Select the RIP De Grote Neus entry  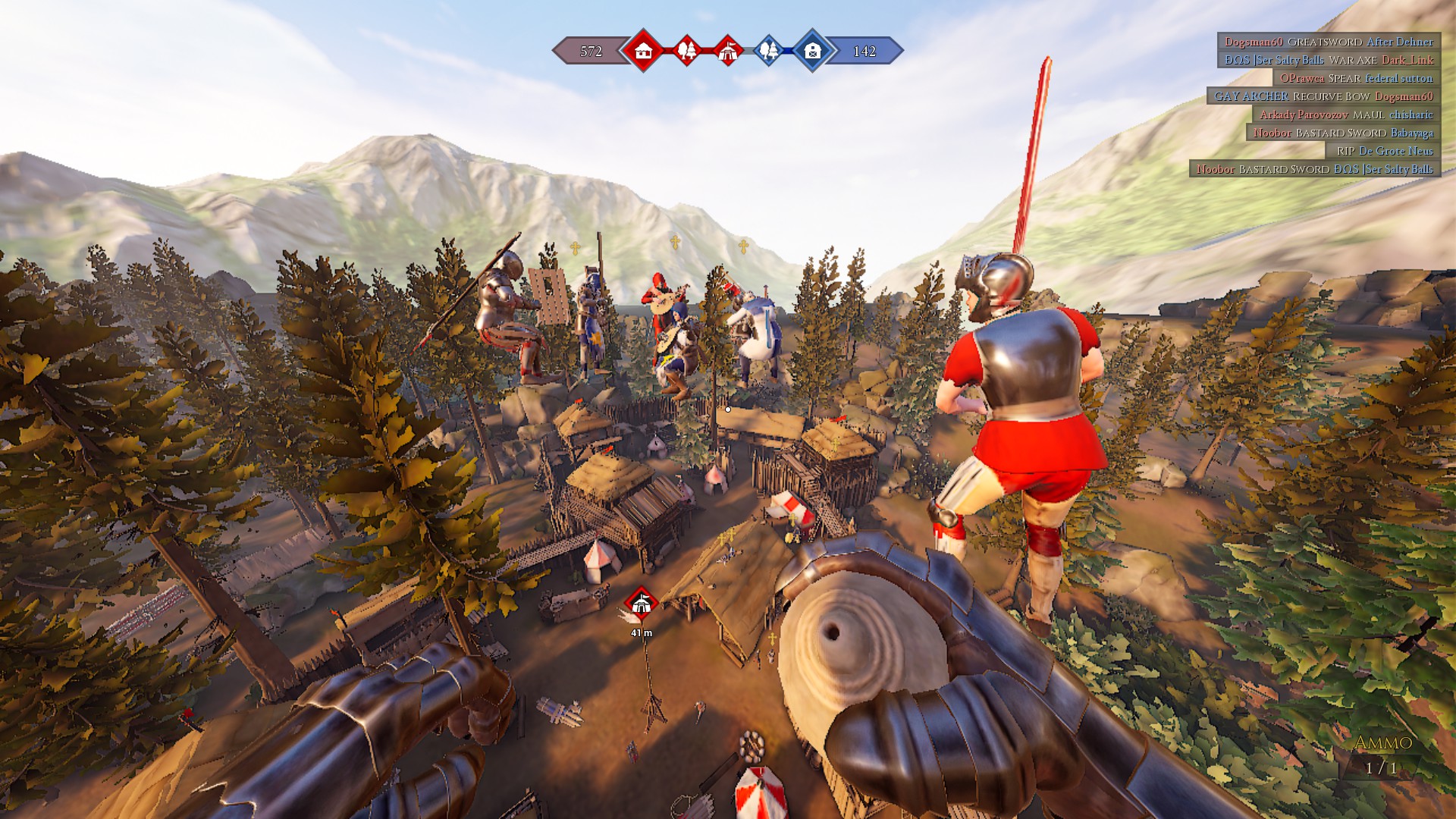pyautogui.click(x=1385, y=151)
